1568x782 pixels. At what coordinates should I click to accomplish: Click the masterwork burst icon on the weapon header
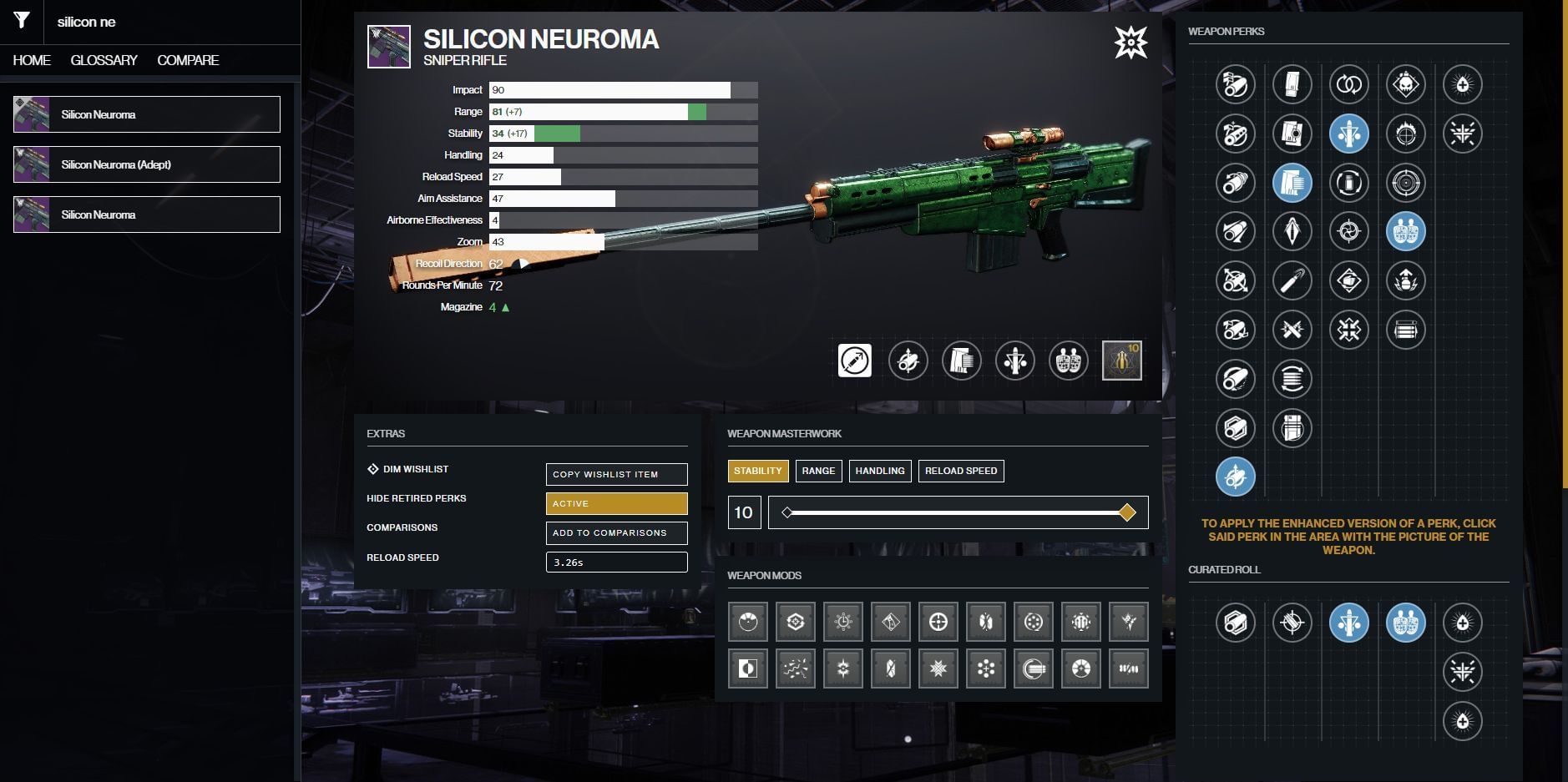[x=1130, y=42]
